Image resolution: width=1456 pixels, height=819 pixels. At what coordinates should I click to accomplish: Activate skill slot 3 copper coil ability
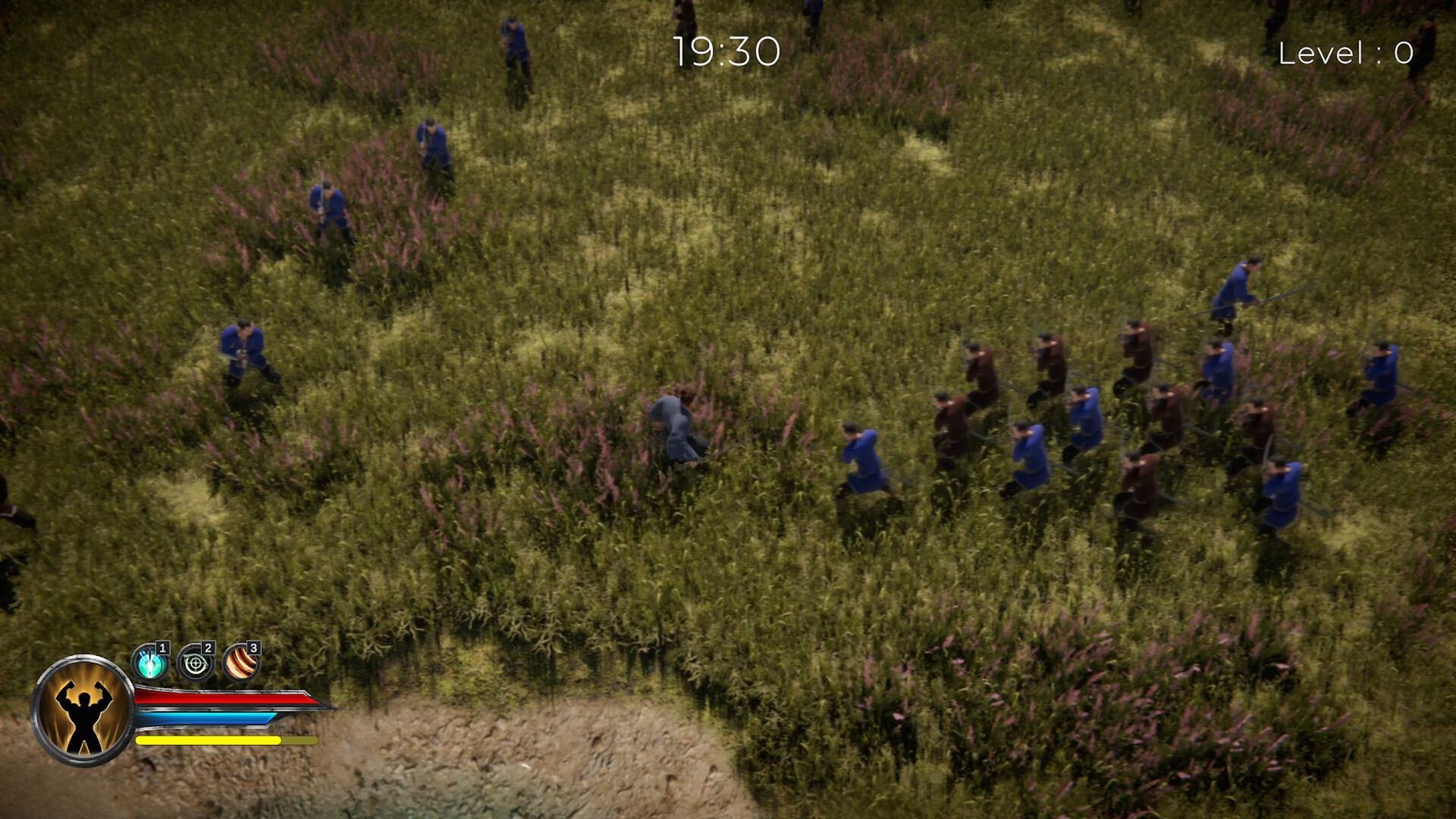pos(242,663)
